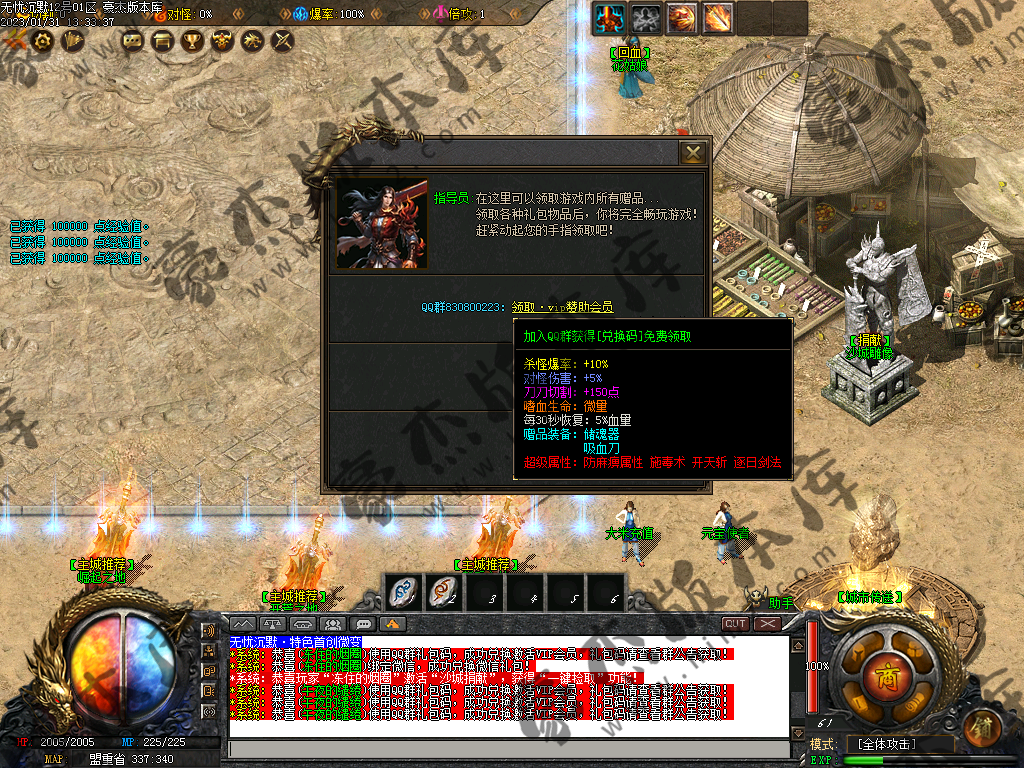Screen dimensions: 1024x768
Task: Open the gear settings icon
Action: (x=42, y=41)
